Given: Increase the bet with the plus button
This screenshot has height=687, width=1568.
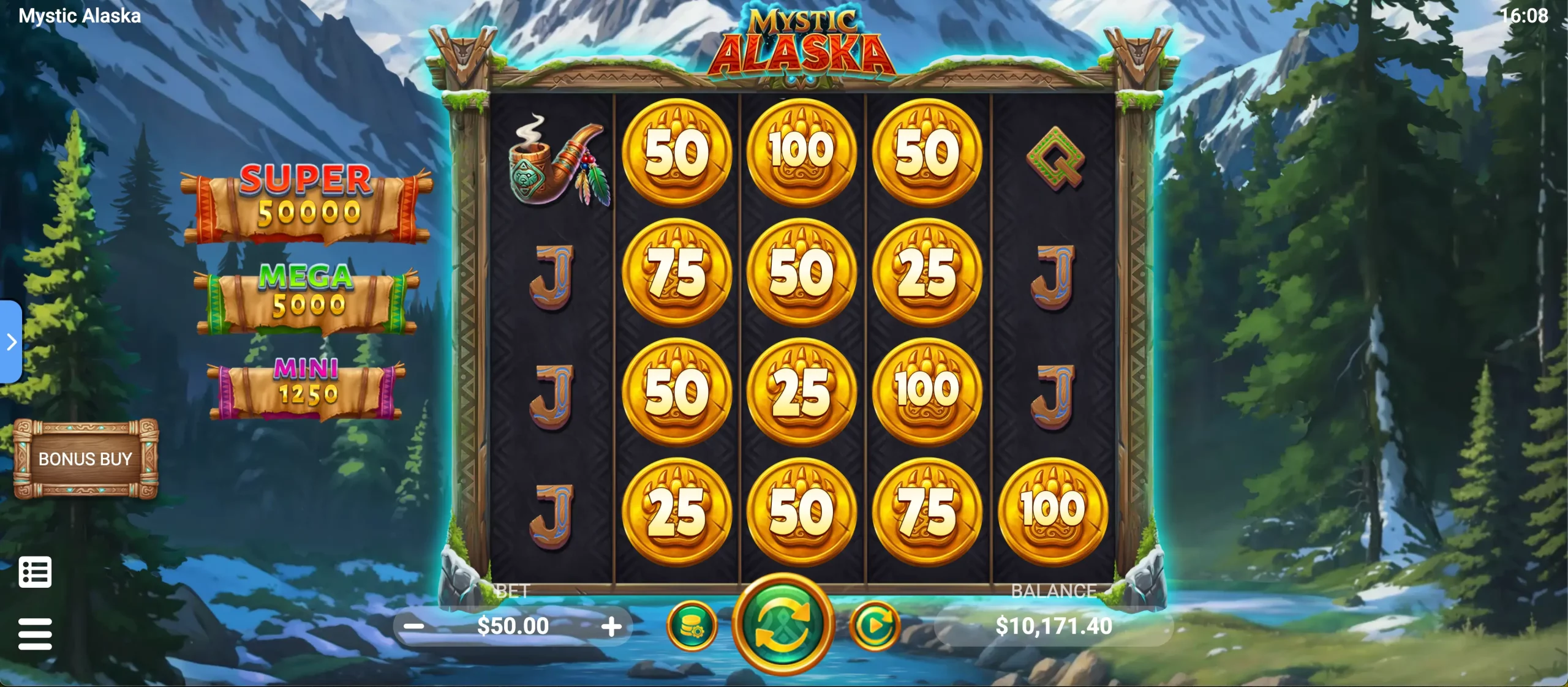Looking at the screenshot, I should (x=611, y=626).
